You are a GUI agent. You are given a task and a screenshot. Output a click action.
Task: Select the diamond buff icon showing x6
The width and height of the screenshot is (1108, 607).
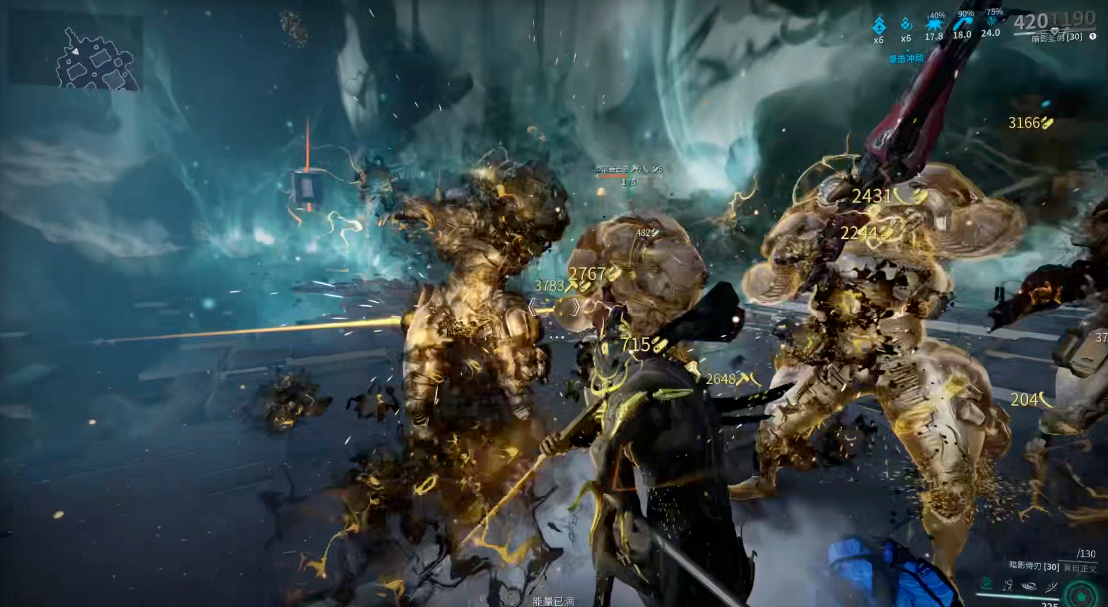coord(879,24)
